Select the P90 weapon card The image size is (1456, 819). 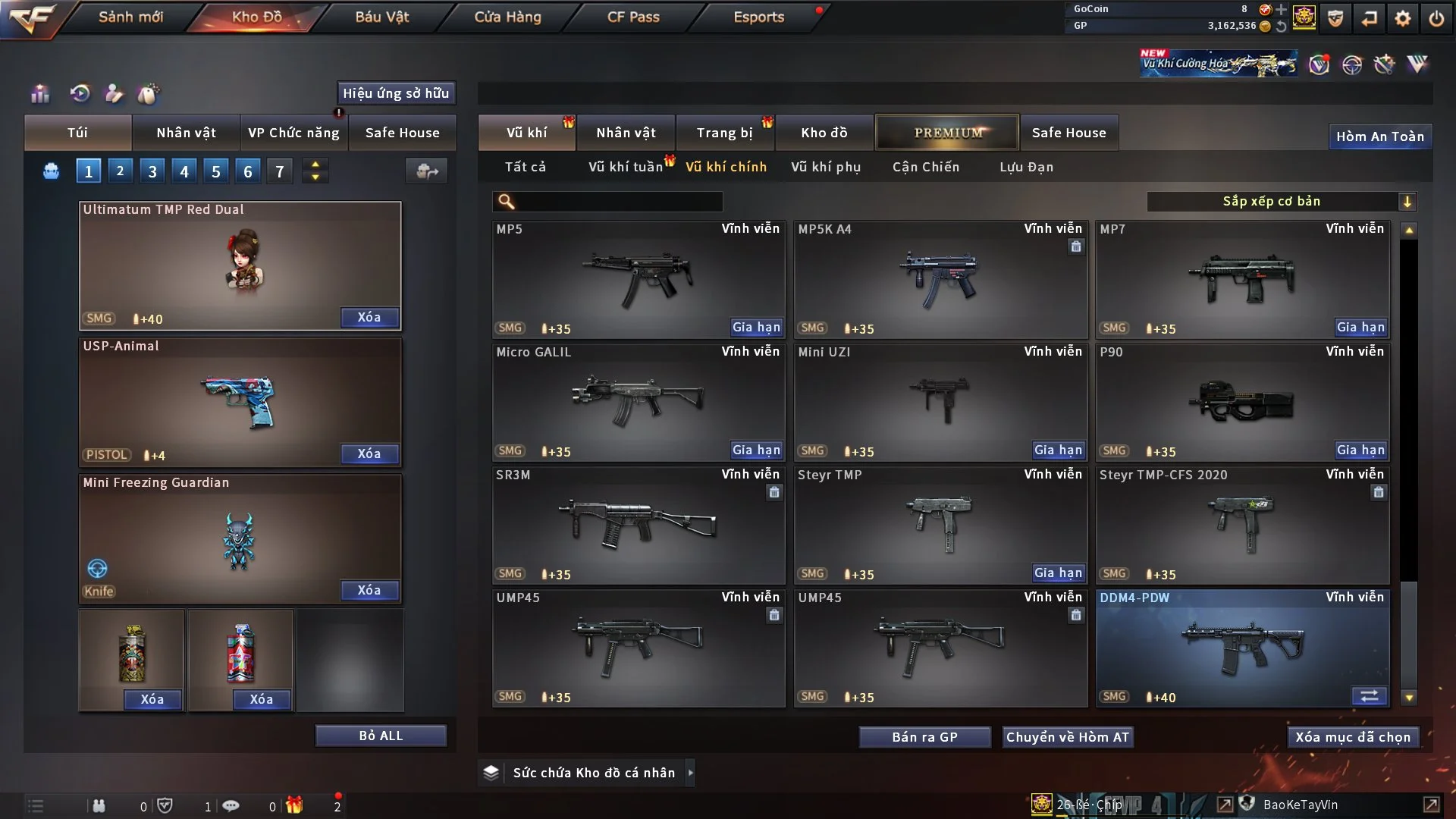(1242, 402)
